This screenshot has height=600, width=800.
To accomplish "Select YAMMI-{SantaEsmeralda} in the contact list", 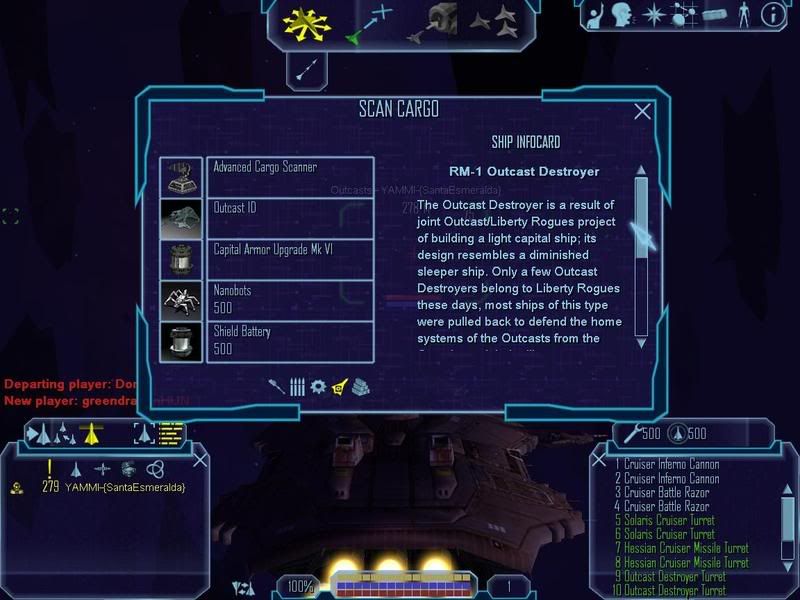I will (x=125, y=487).
